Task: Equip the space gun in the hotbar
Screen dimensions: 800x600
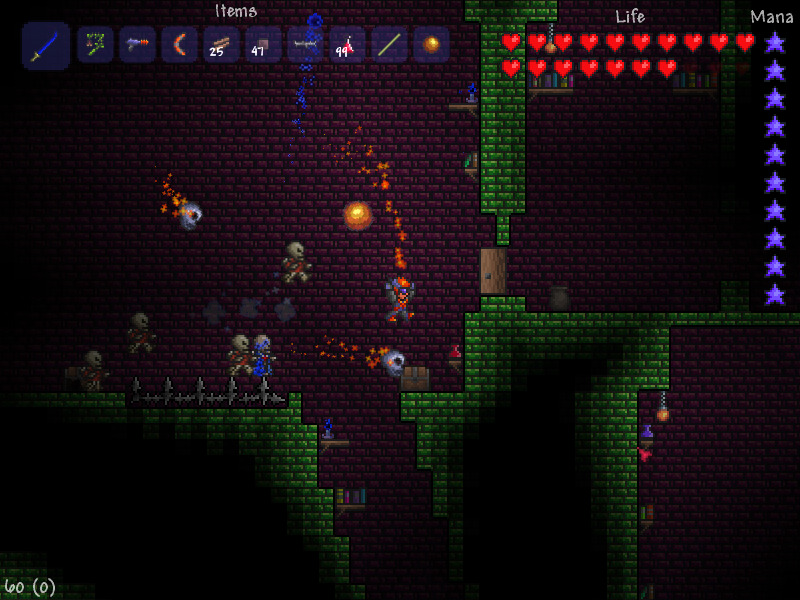Action: coord(138,45)
